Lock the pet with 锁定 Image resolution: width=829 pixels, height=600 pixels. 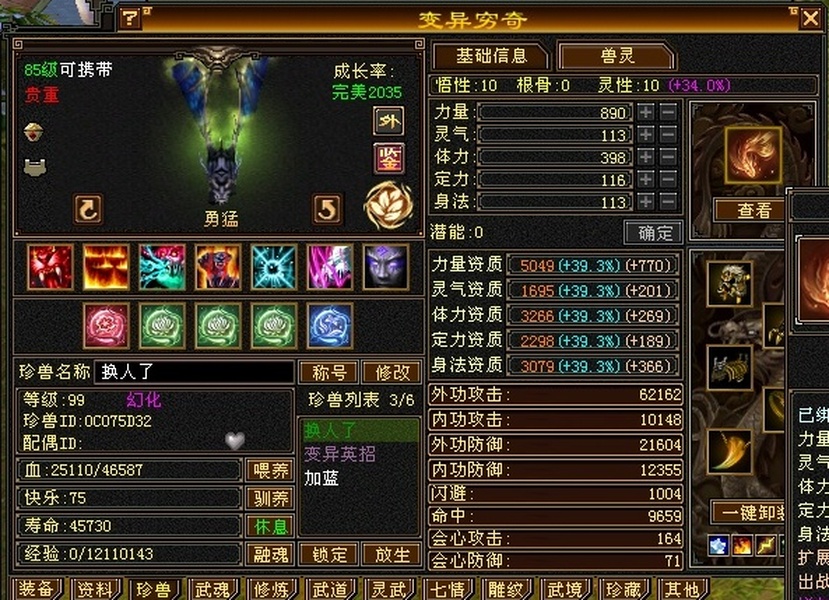tap(329, 554)
